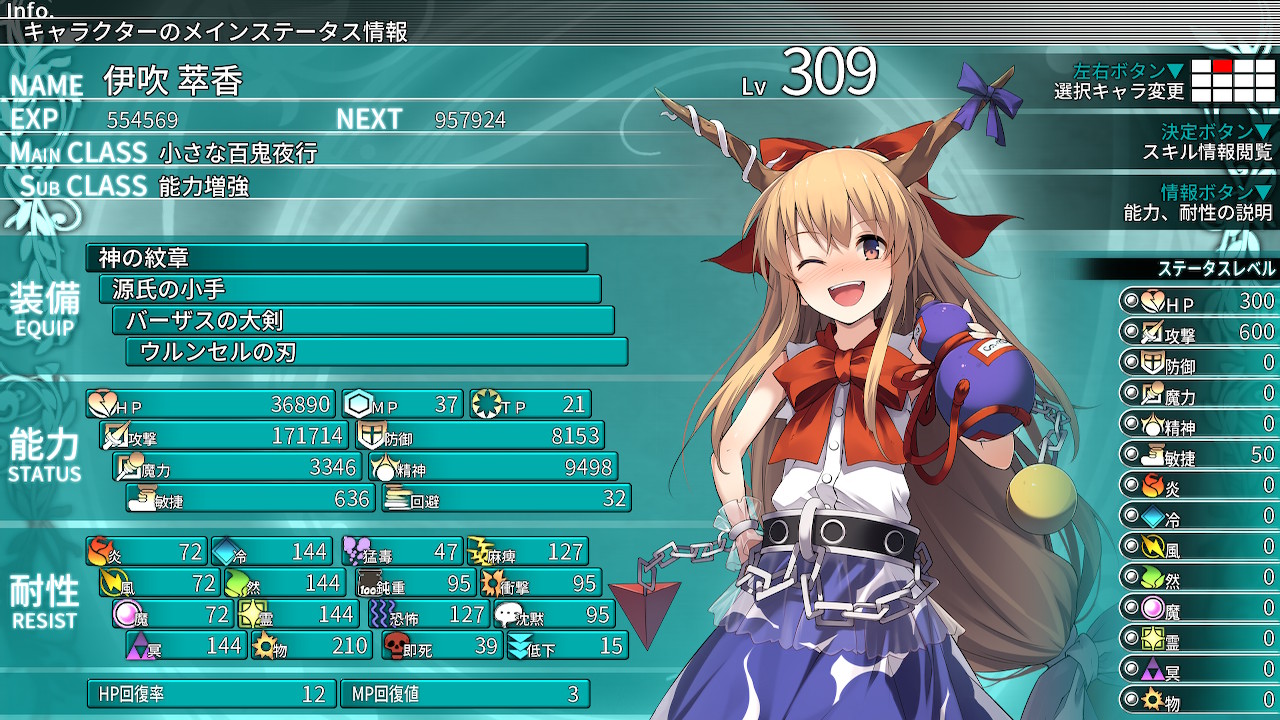Click the 魔力 status level row
The width and height of the screenshot is (1280, 720).
pyautogui.click(x=1198, y=394)
